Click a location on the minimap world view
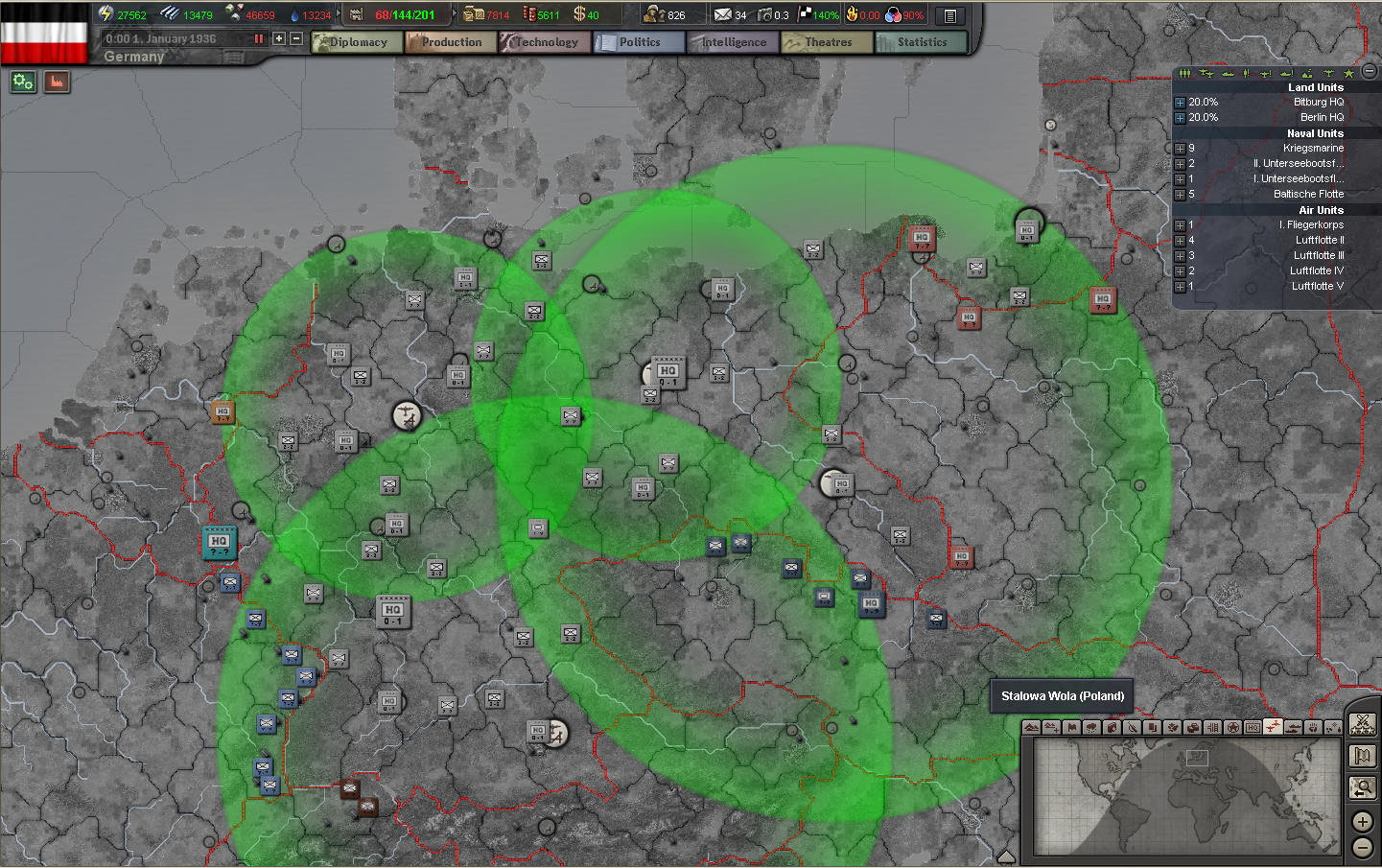This screenshot has width=1382, height=868. [x=1189, y=796]
